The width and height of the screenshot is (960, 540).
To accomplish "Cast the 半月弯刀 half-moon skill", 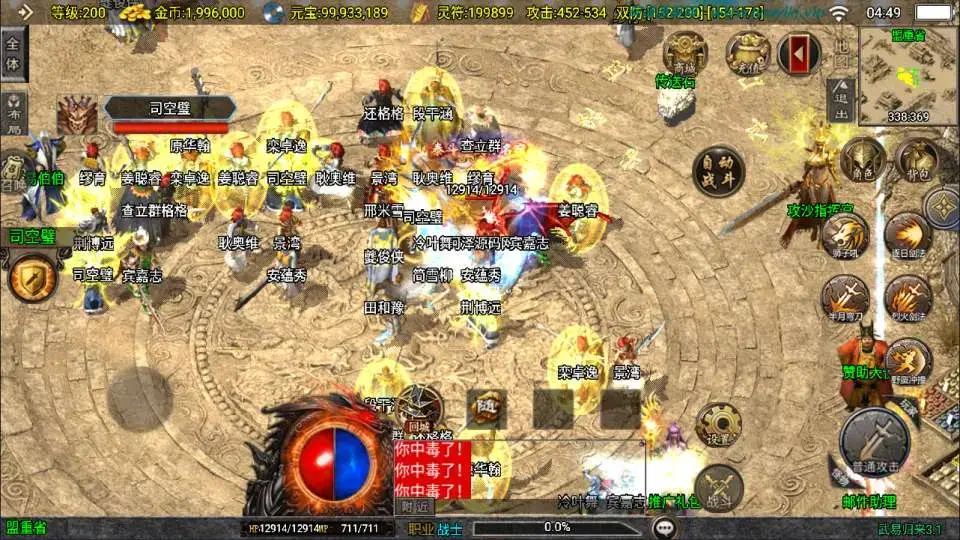I will [x=845, y=299].
